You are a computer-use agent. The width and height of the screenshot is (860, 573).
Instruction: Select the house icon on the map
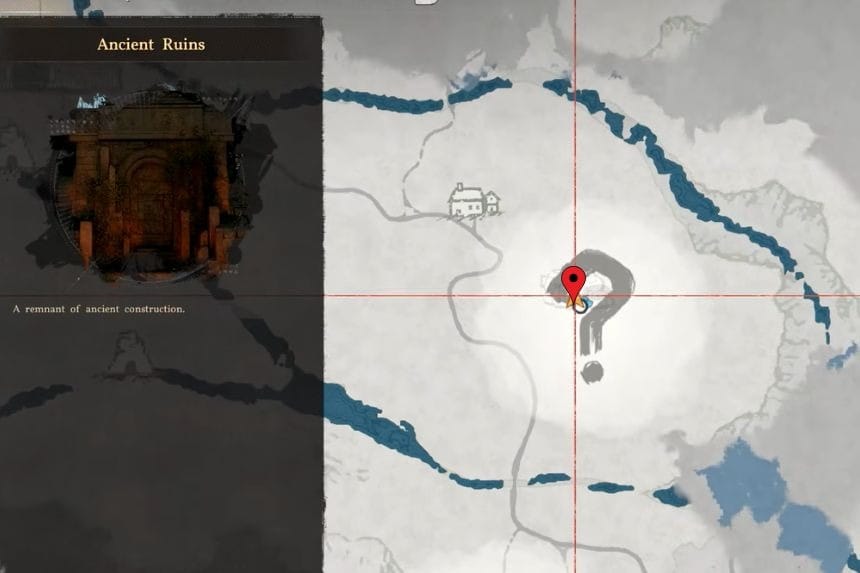pyautogui.click(x=473, y=200)
